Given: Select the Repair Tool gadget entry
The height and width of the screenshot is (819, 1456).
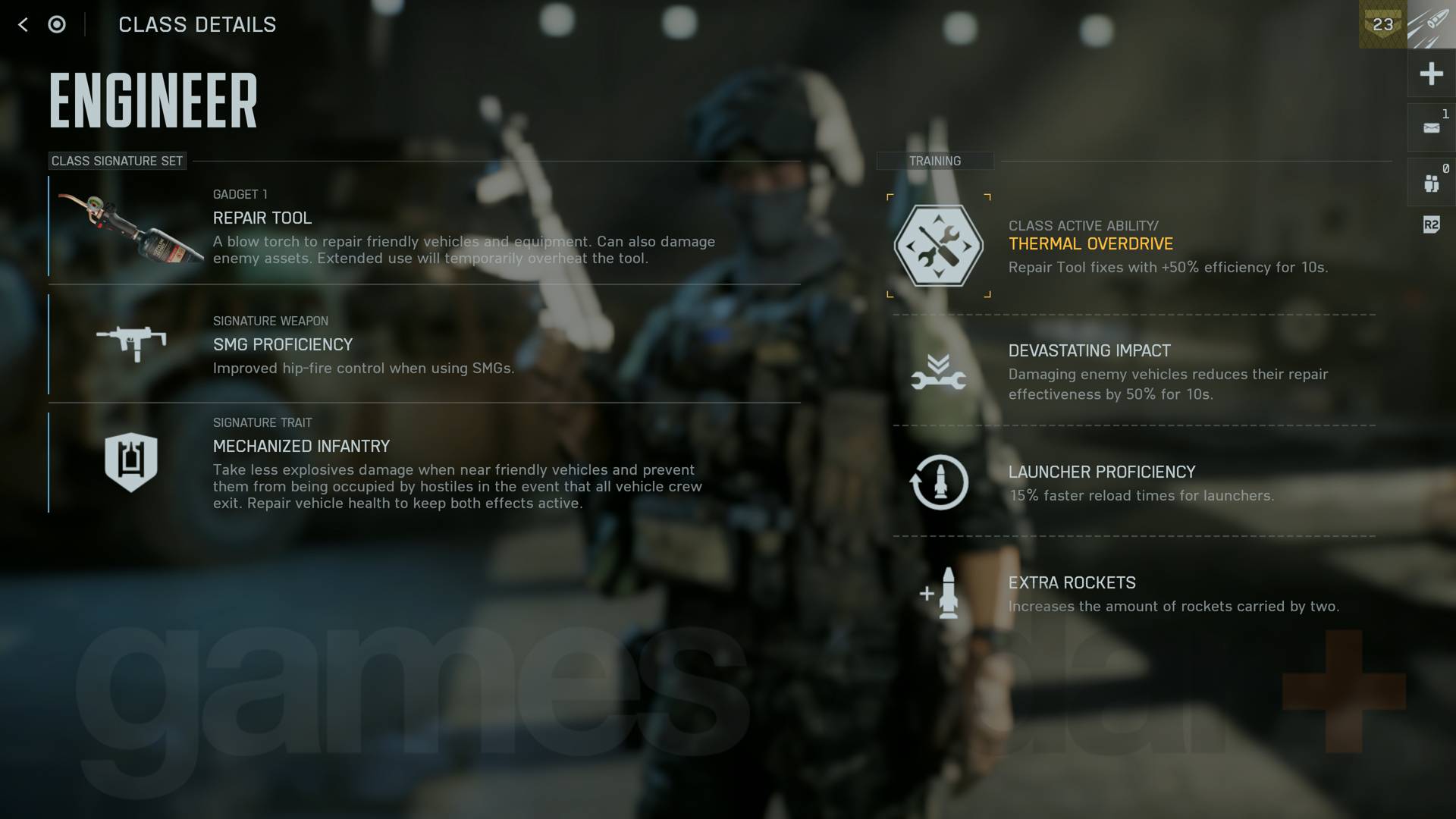Looking at the screenshot, I should tap(262, 218).
